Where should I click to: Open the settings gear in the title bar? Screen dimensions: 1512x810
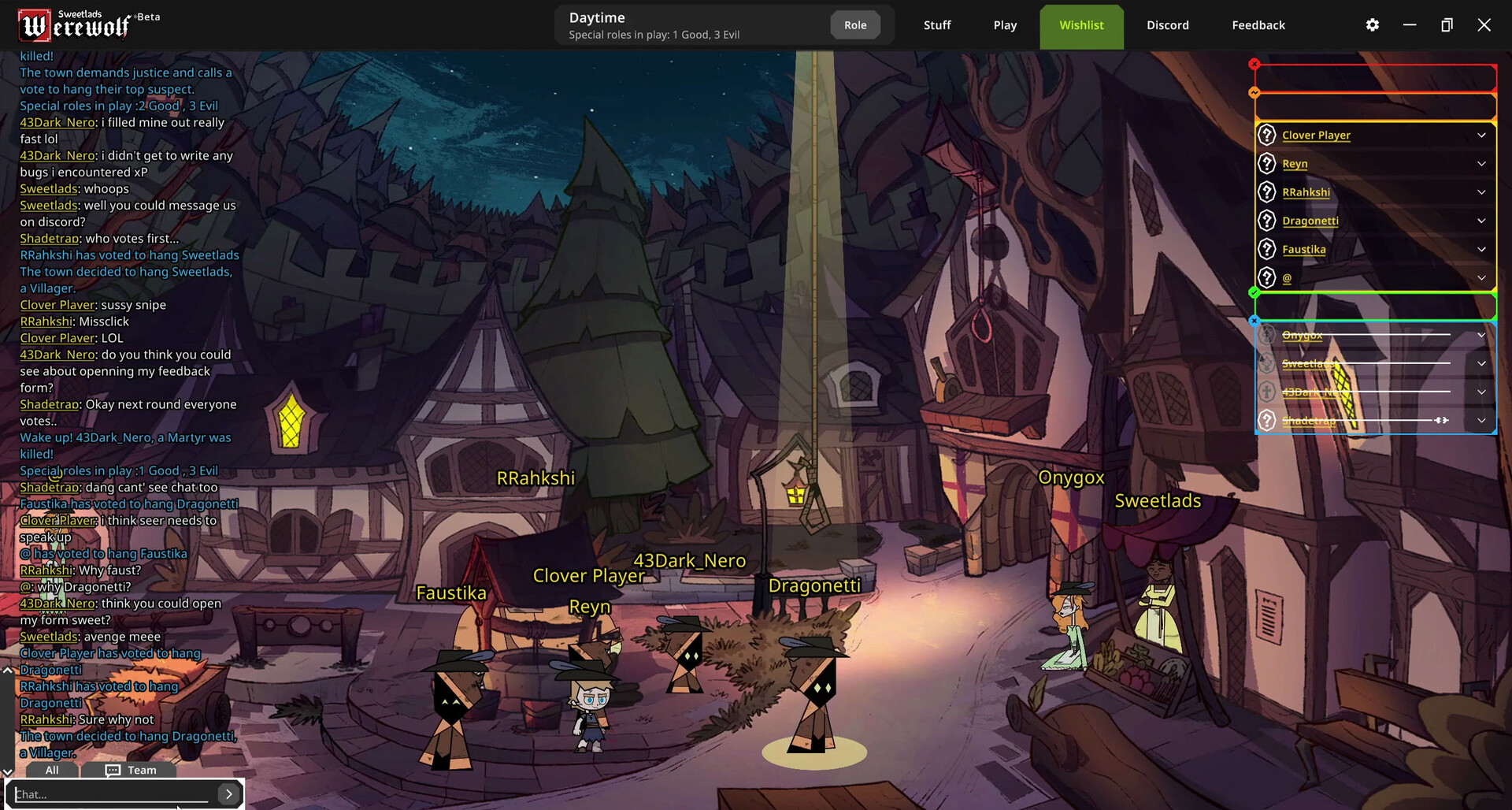click(x=1372, y=24)
